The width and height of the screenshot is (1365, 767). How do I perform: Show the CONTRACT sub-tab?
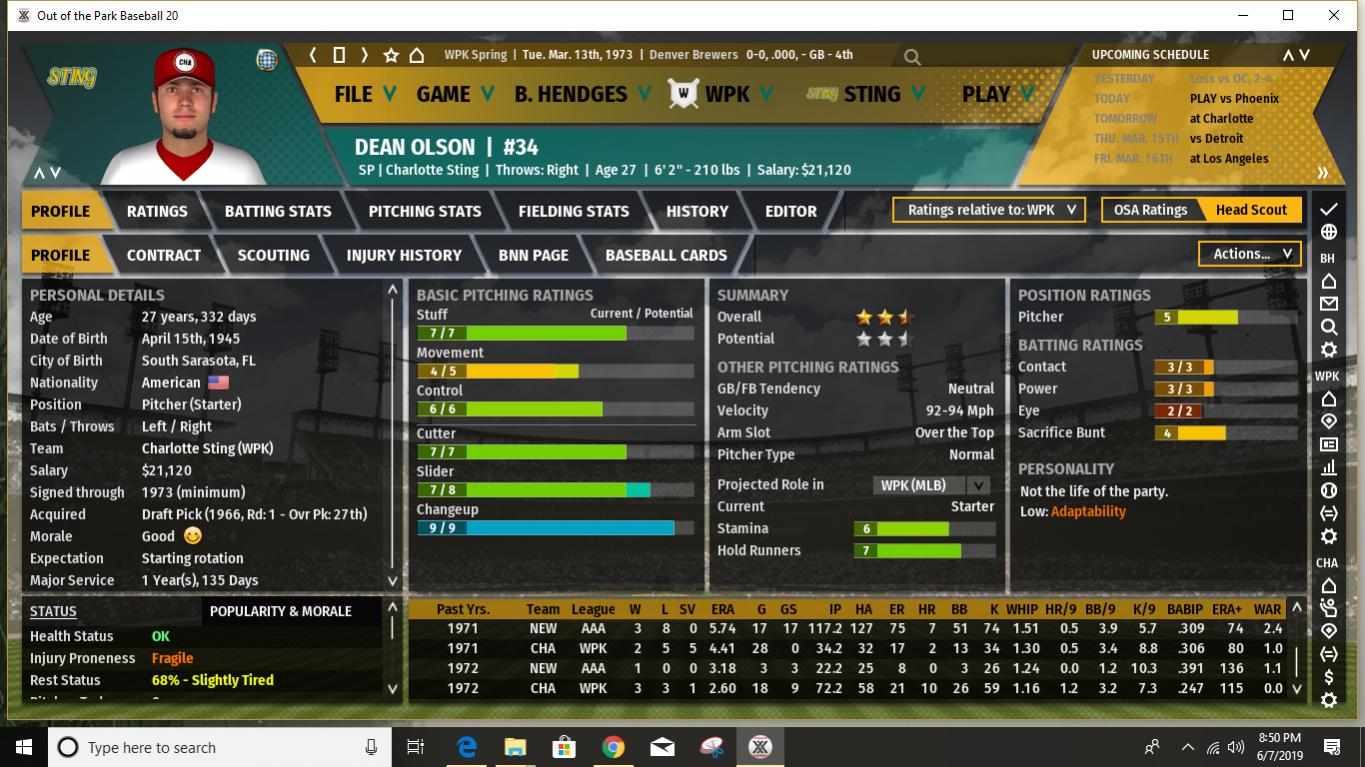pos(164,255)
